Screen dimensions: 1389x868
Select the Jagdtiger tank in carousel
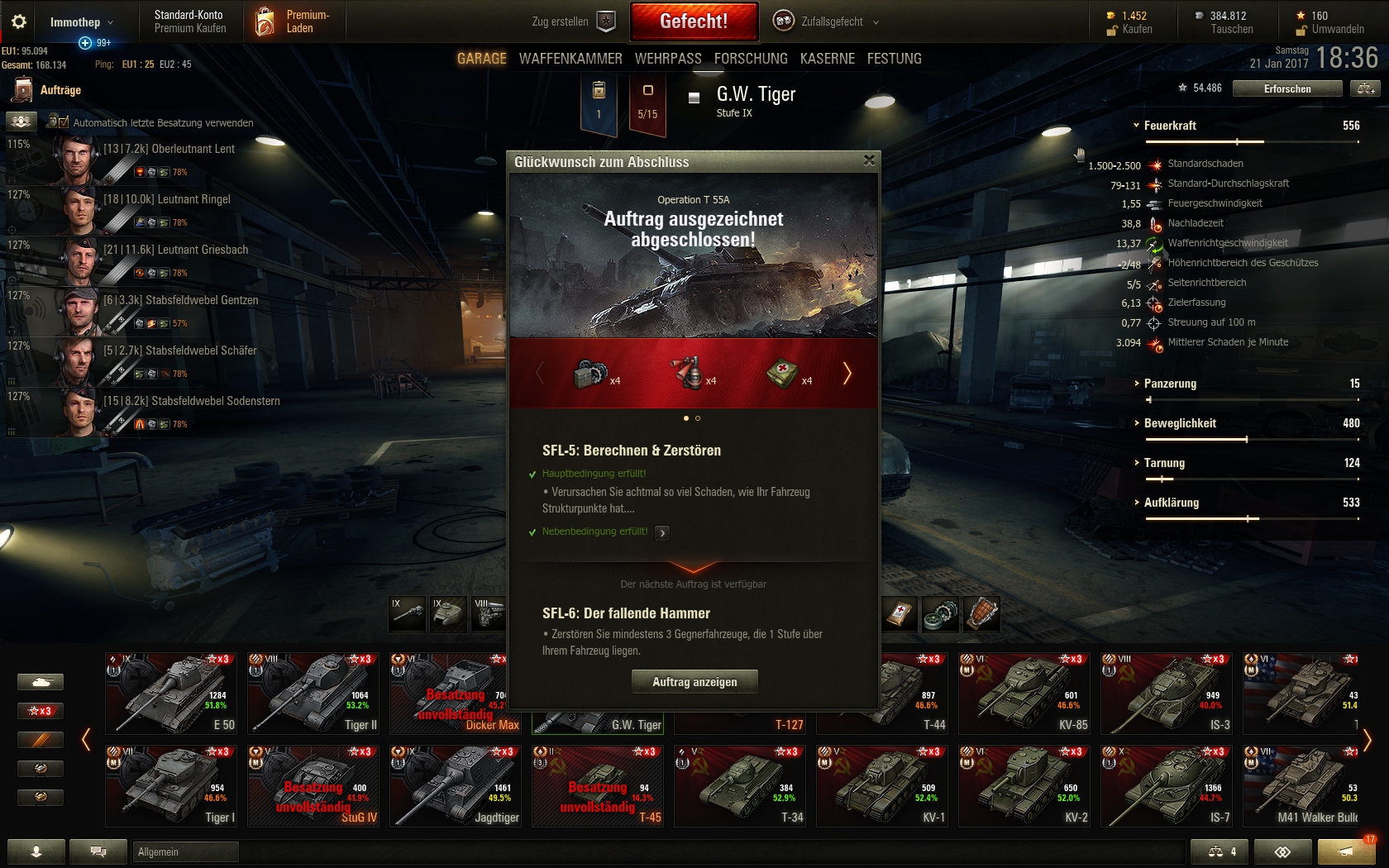456,785
